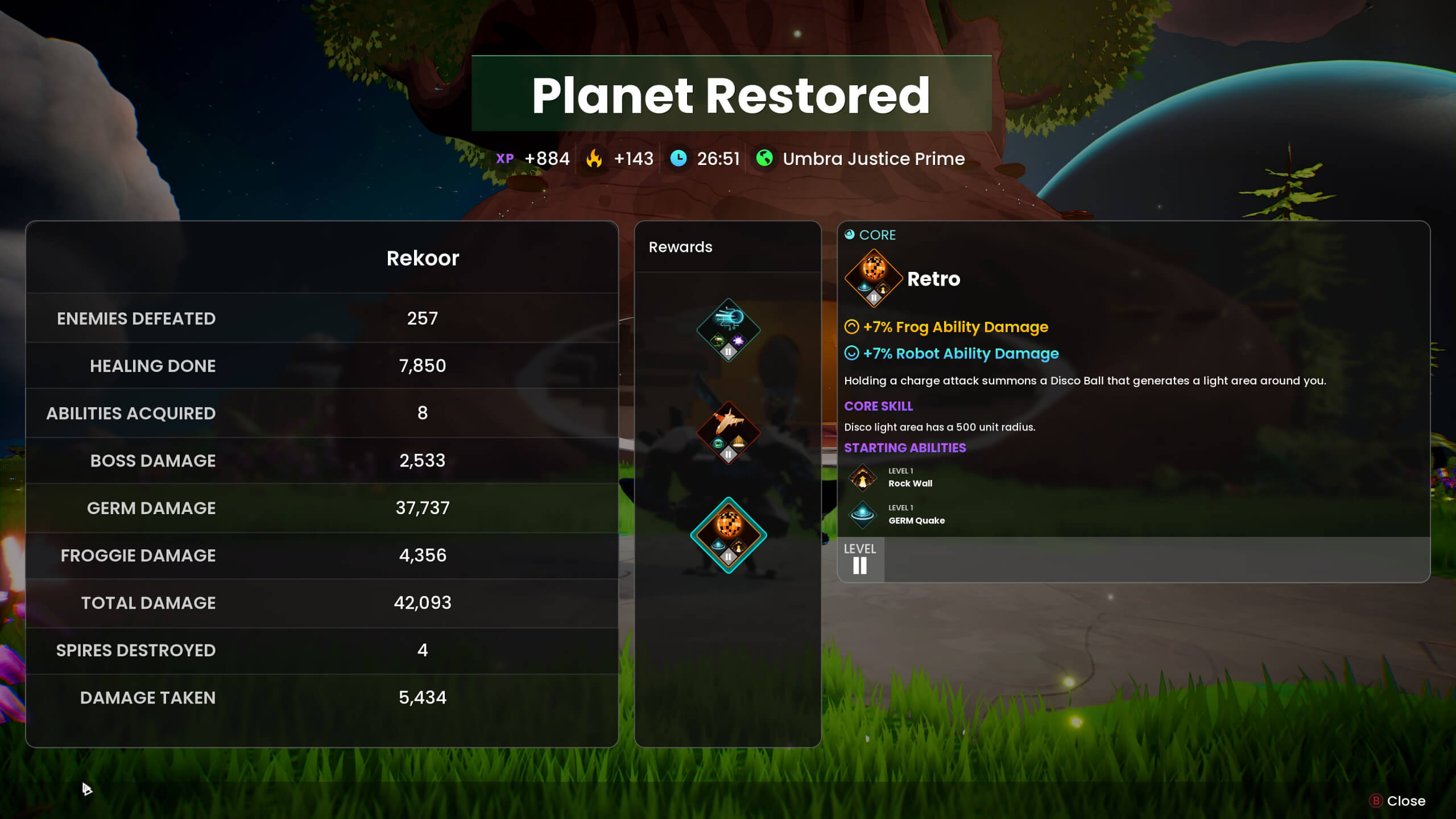The image size is (1456, 819).
Task: Select the cyan dash core reward
Action: tap(728, 330)
